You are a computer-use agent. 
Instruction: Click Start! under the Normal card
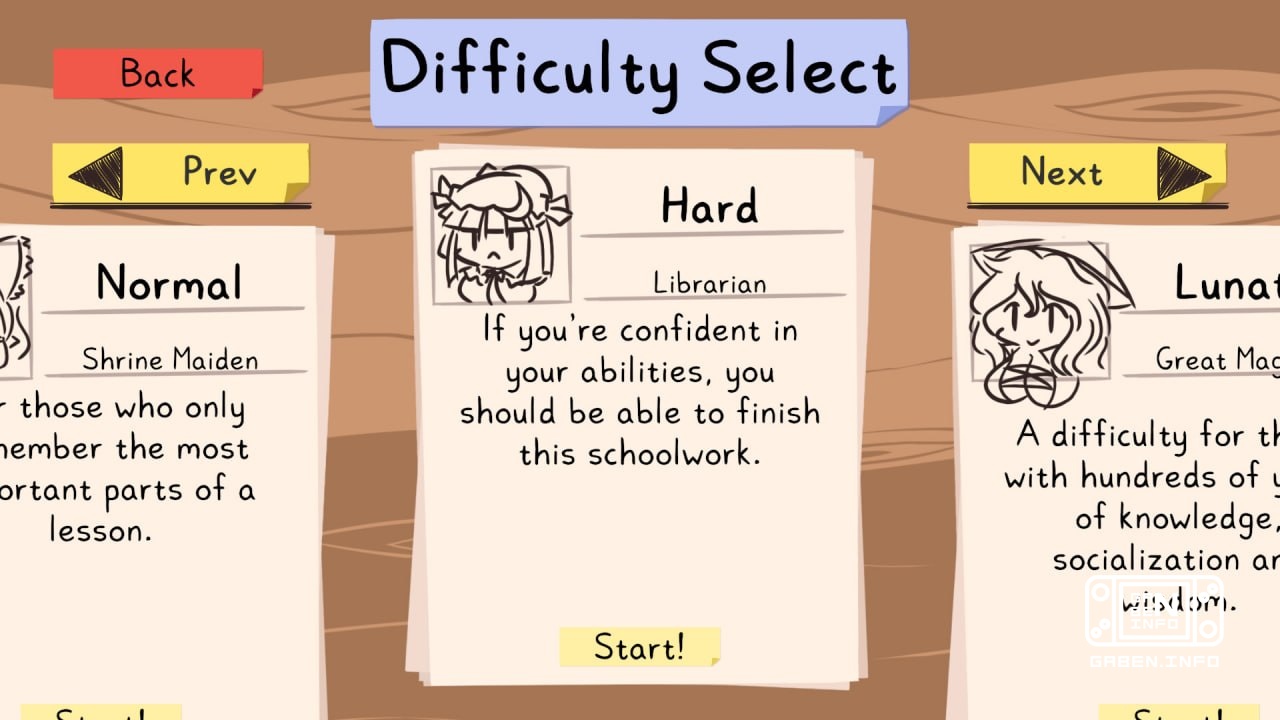(100, 712)
